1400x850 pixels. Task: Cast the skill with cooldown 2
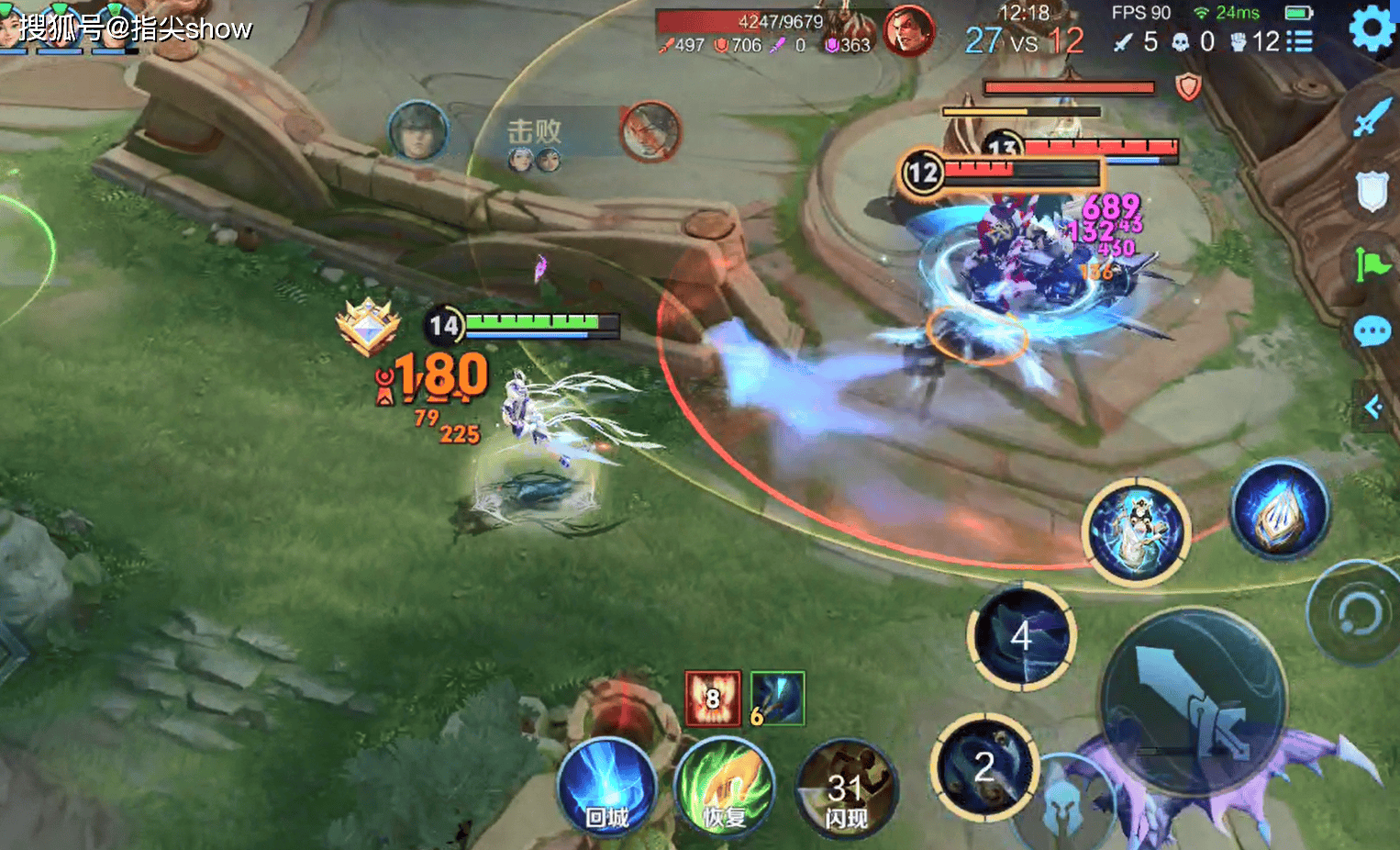pos(984,766)
